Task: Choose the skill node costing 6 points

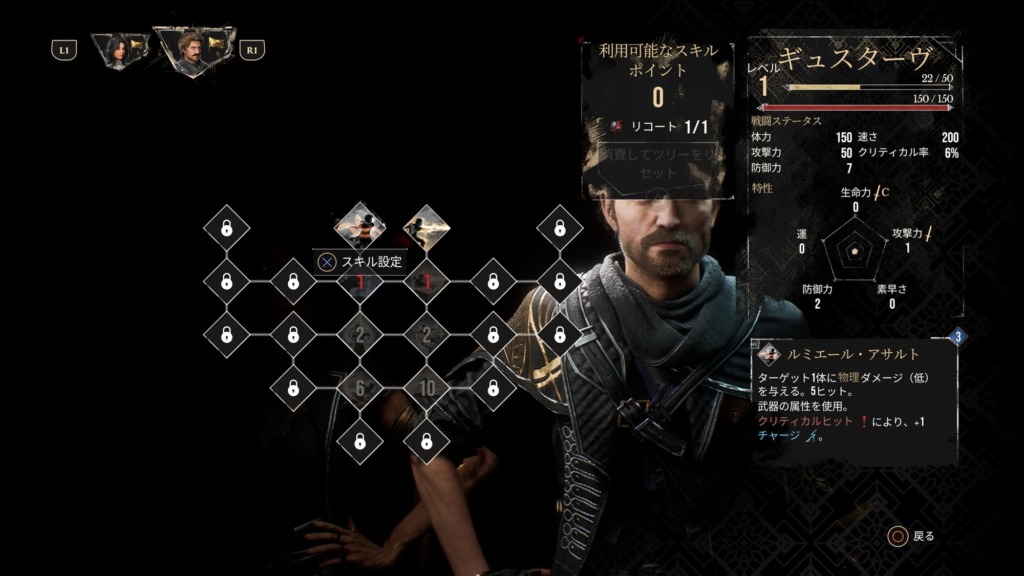Action: click(x=360, y=387)
